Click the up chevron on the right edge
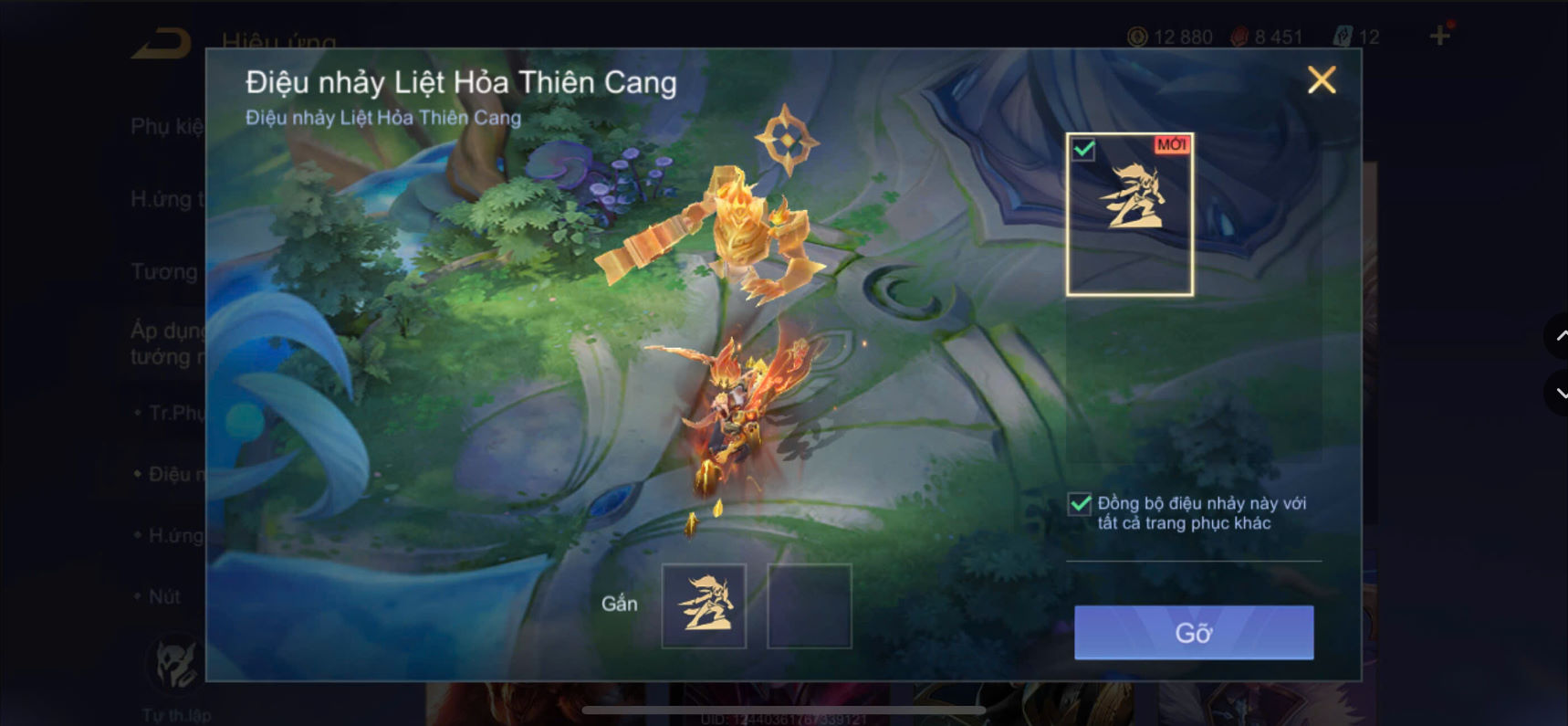 click(x=1560, y=336)
